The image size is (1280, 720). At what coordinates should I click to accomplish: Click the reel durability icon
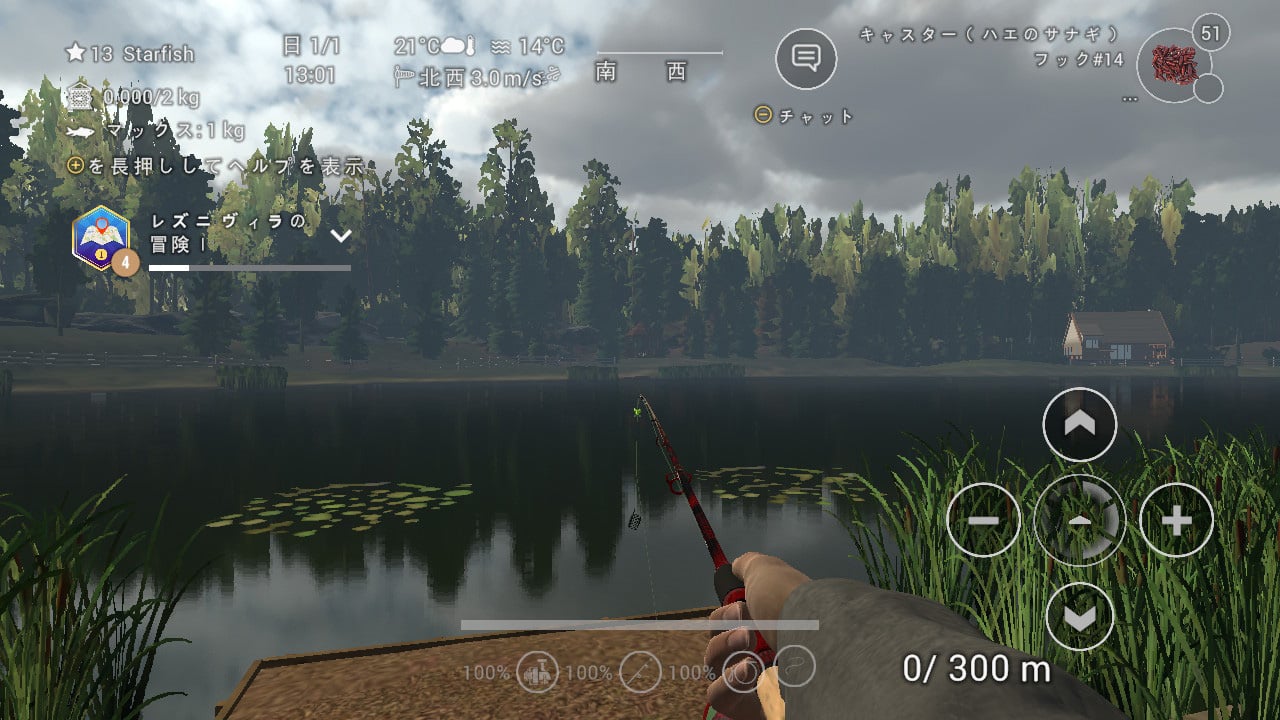537,672
